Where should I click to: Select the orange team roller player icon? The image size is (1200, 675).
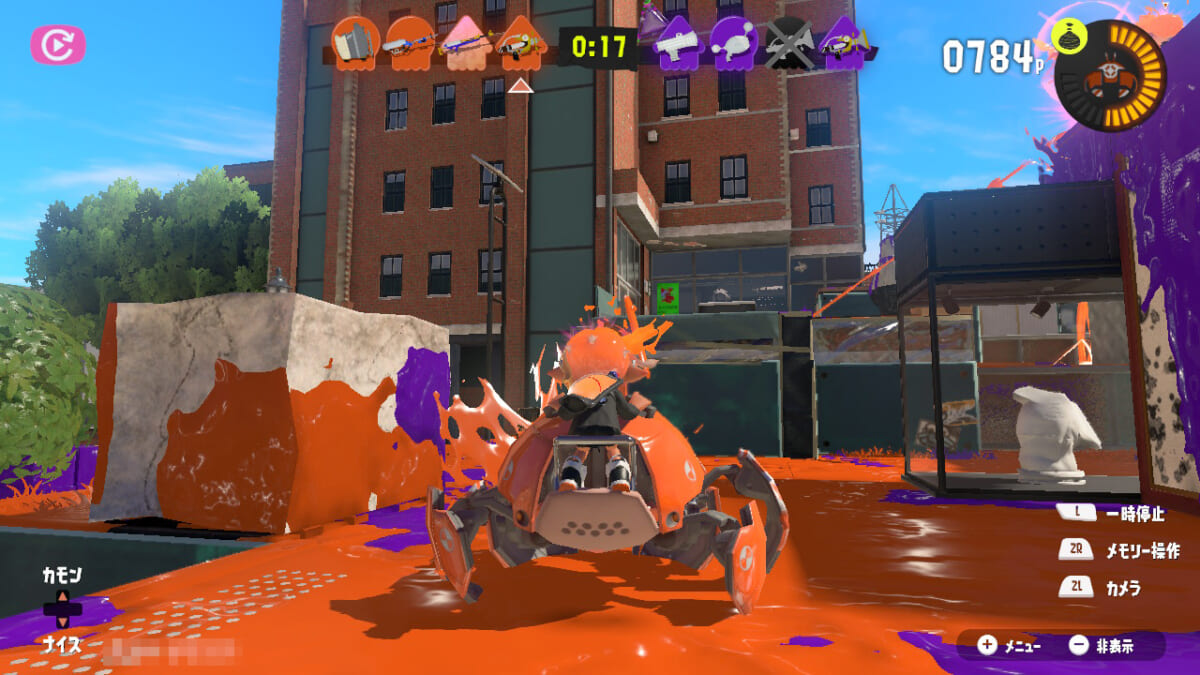[353, 43]
